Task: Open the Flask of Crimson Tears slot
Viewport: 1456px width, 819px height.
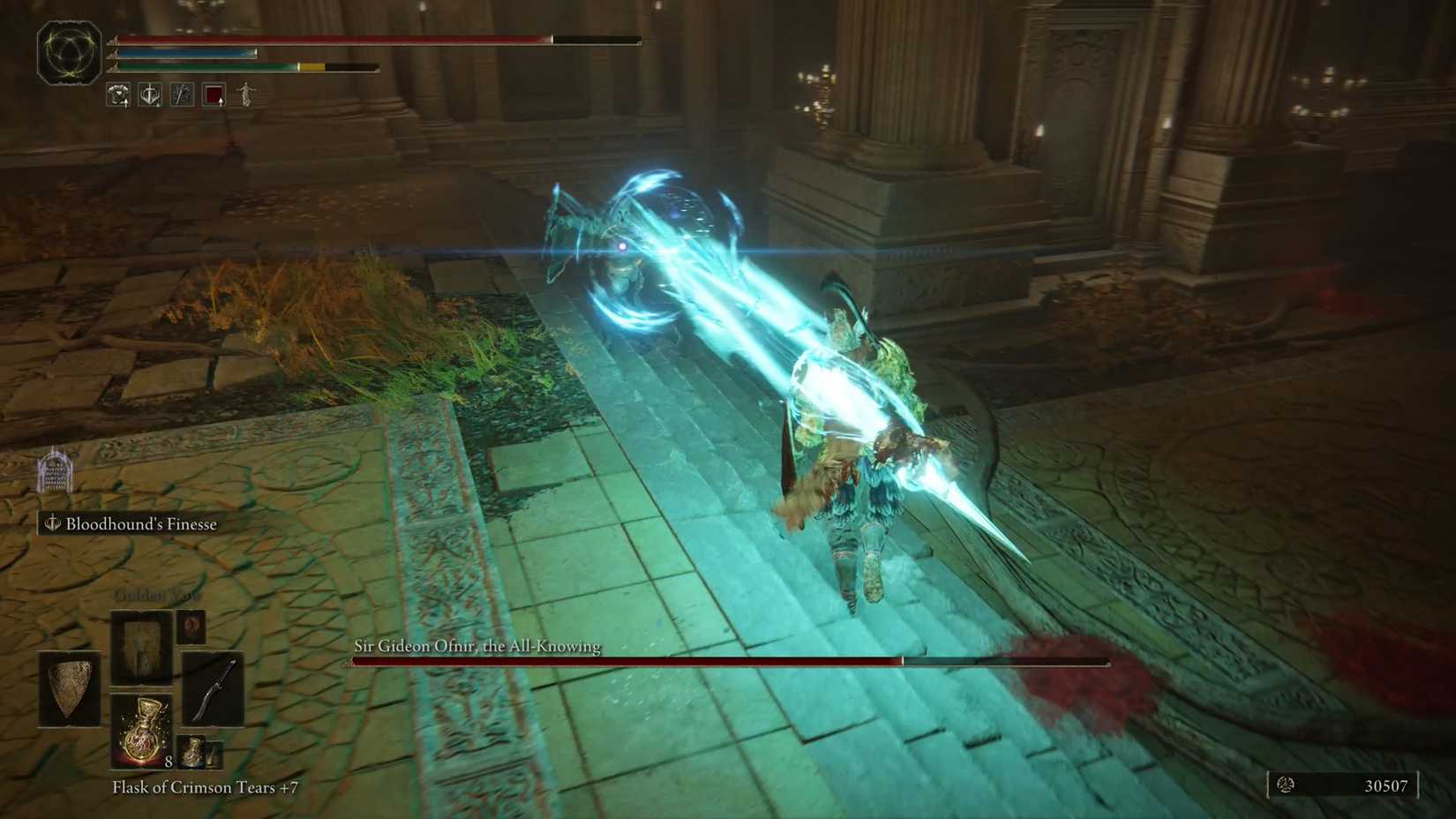Action: click(141, 732)
